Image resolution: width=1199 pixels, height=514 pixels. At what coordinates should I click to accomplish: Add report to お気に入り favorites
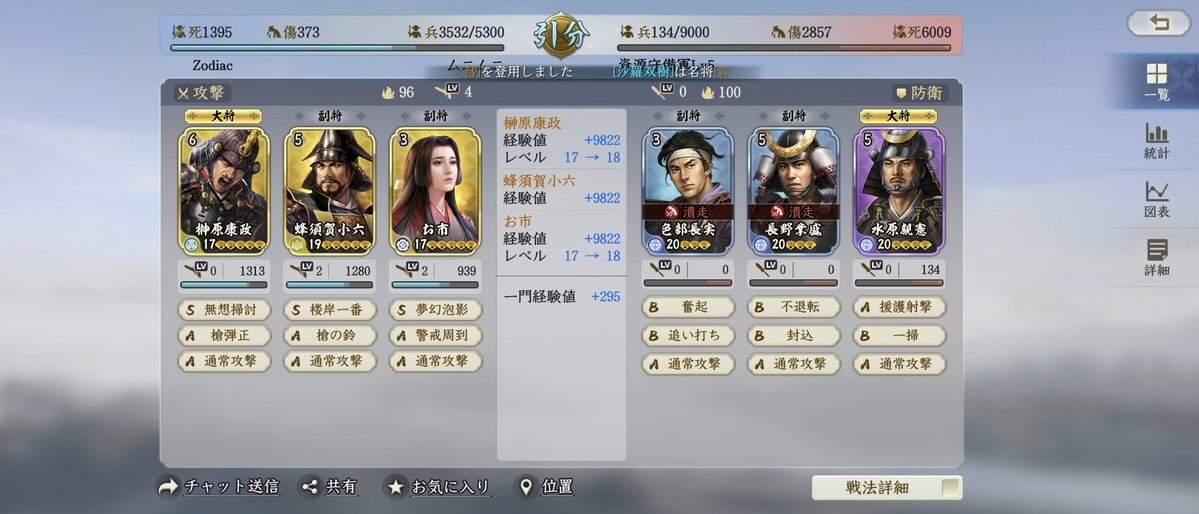click(x=438, y=487)
